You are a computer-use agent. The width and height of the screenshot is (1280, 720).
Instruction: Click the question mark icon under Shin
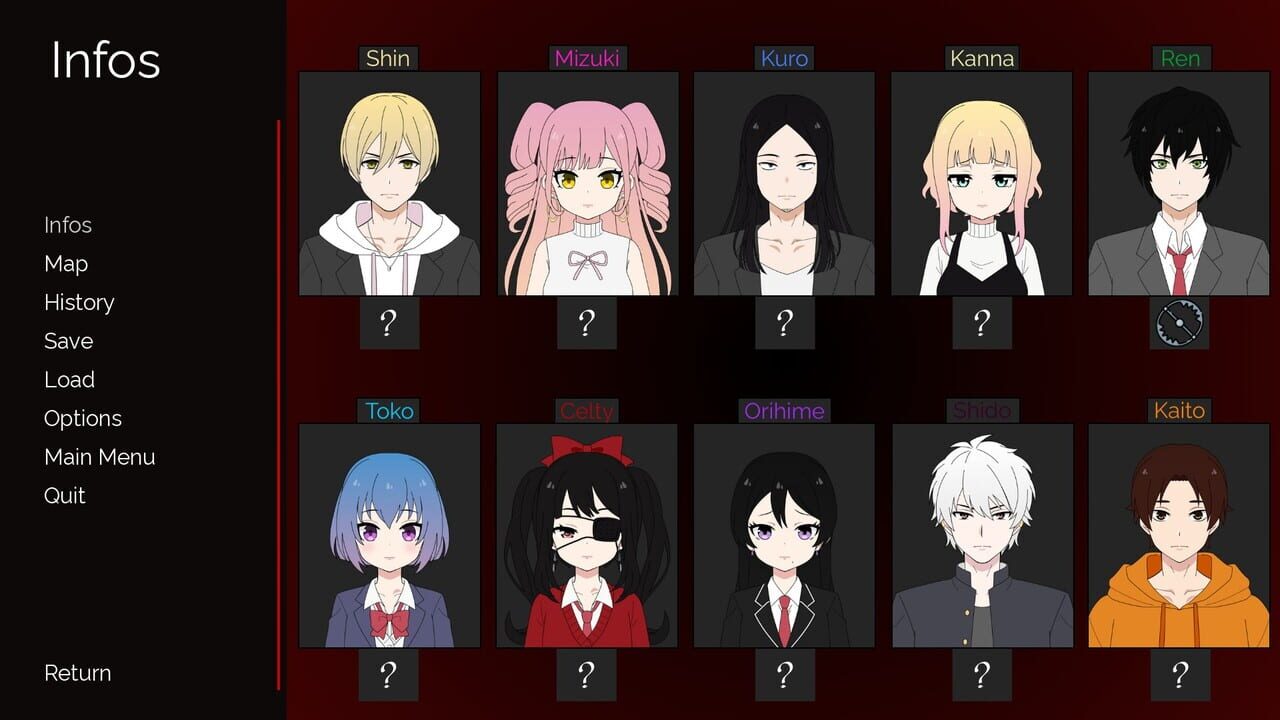(x=388, y=322)
